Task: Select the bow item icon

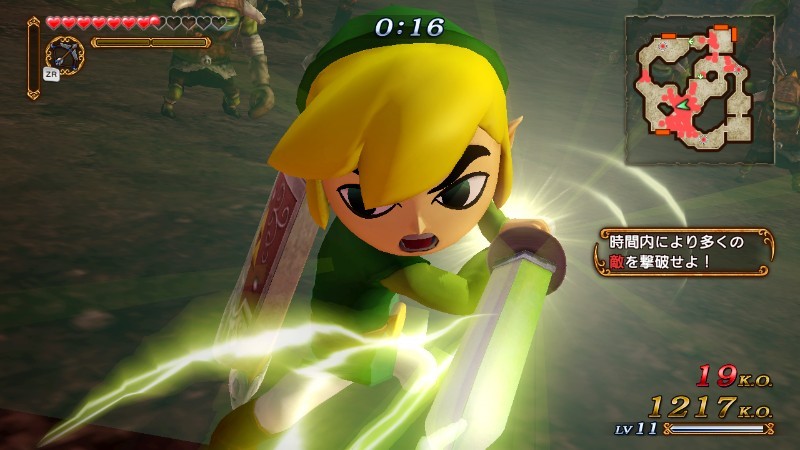Action: tap(65, 54)
